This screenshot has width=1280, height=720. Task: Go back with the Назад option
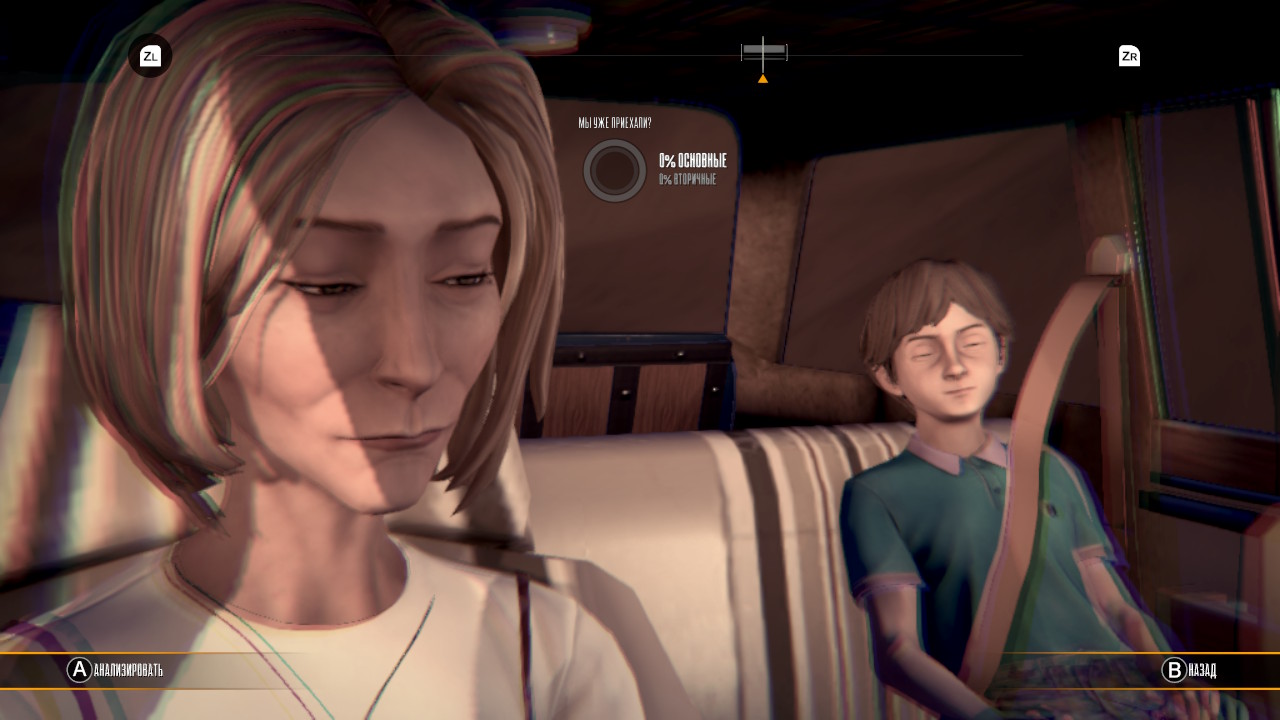[x=1189, y=670]
